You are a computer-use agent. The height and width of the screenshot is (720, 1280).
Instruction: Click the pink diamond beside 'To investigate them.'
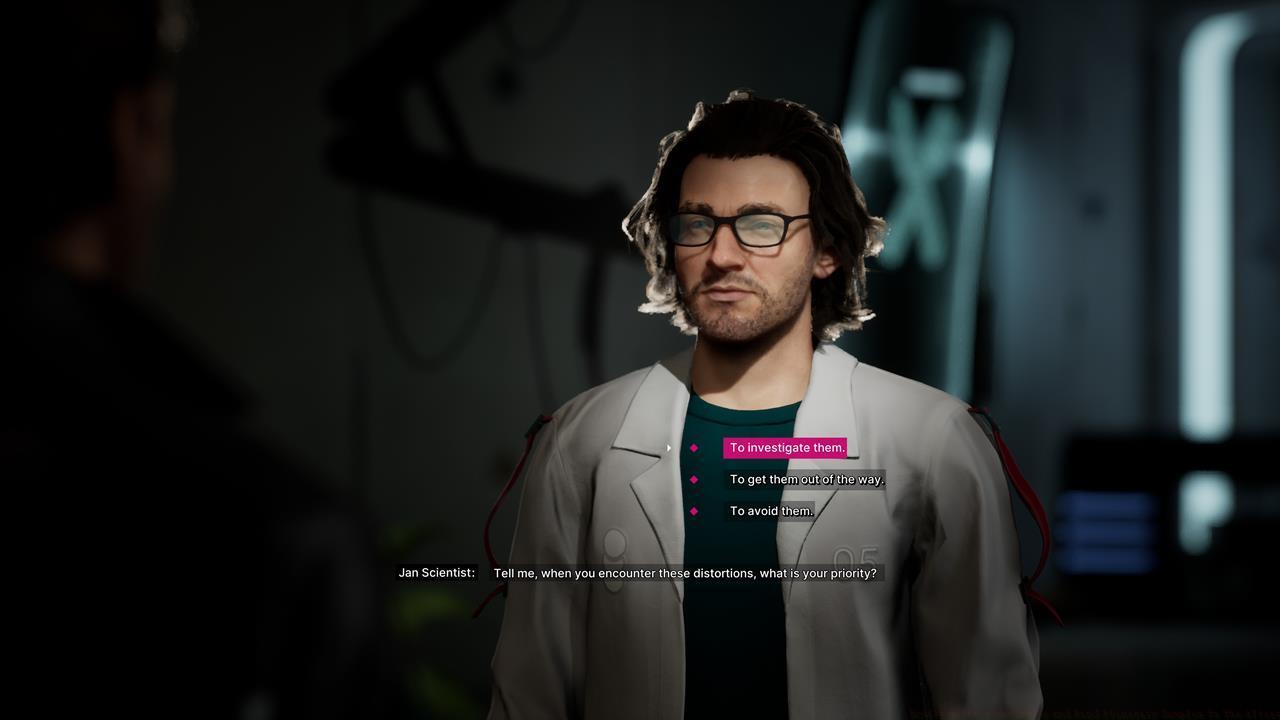click(694, 448)
